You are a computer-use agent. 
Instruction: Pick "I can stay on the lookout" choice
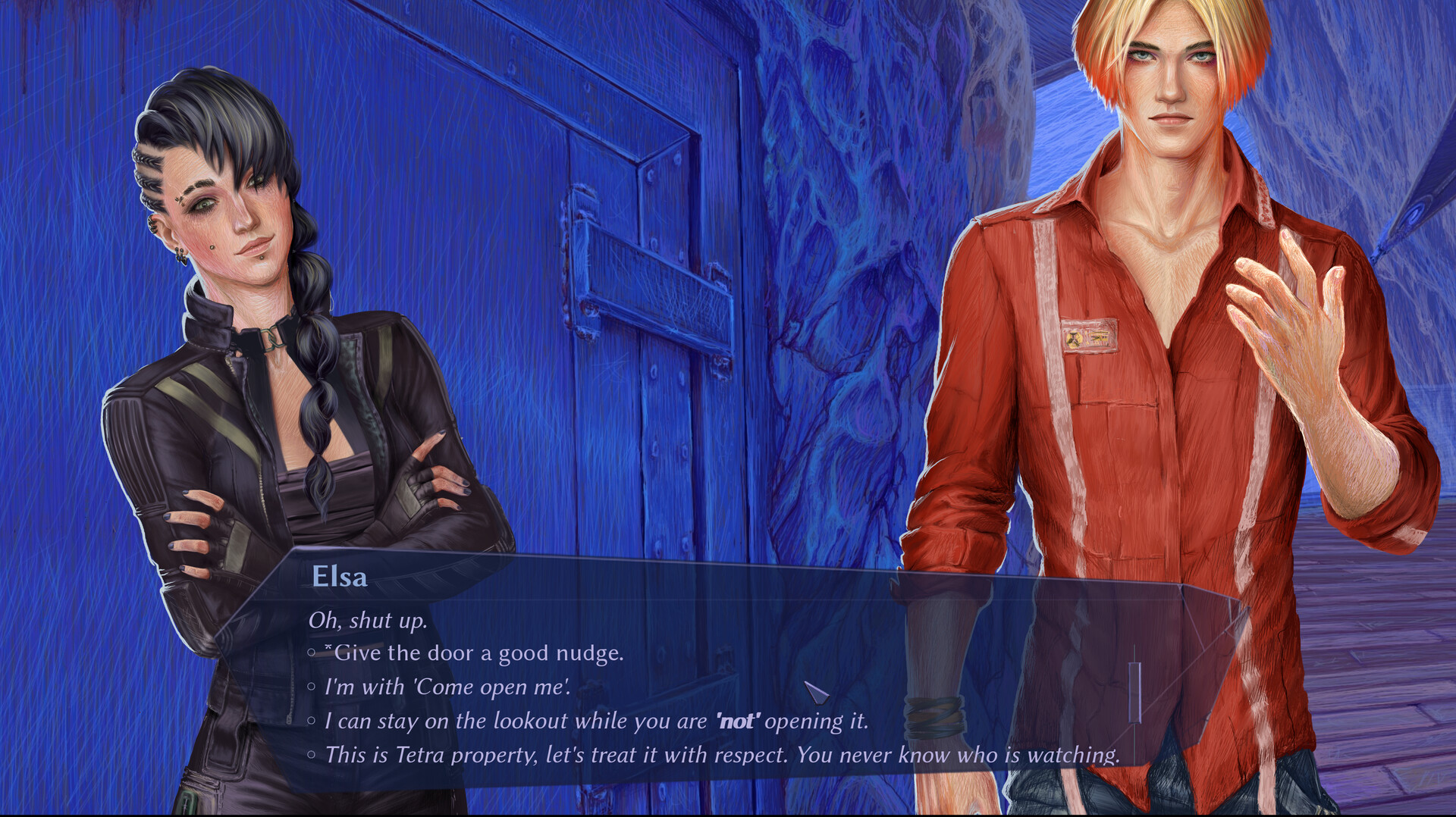click(x=531, y=721)
